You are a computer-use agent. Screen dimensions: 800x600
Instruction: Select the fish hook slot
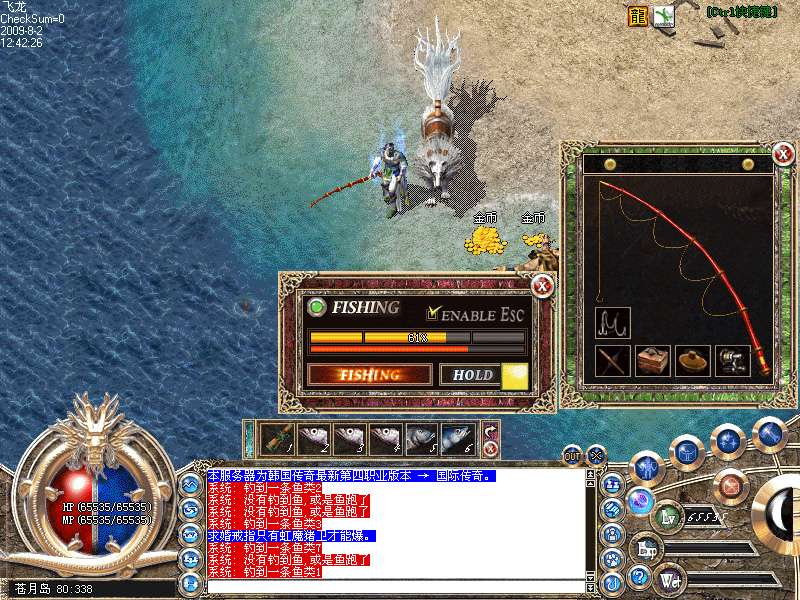[x=612, y=322]
